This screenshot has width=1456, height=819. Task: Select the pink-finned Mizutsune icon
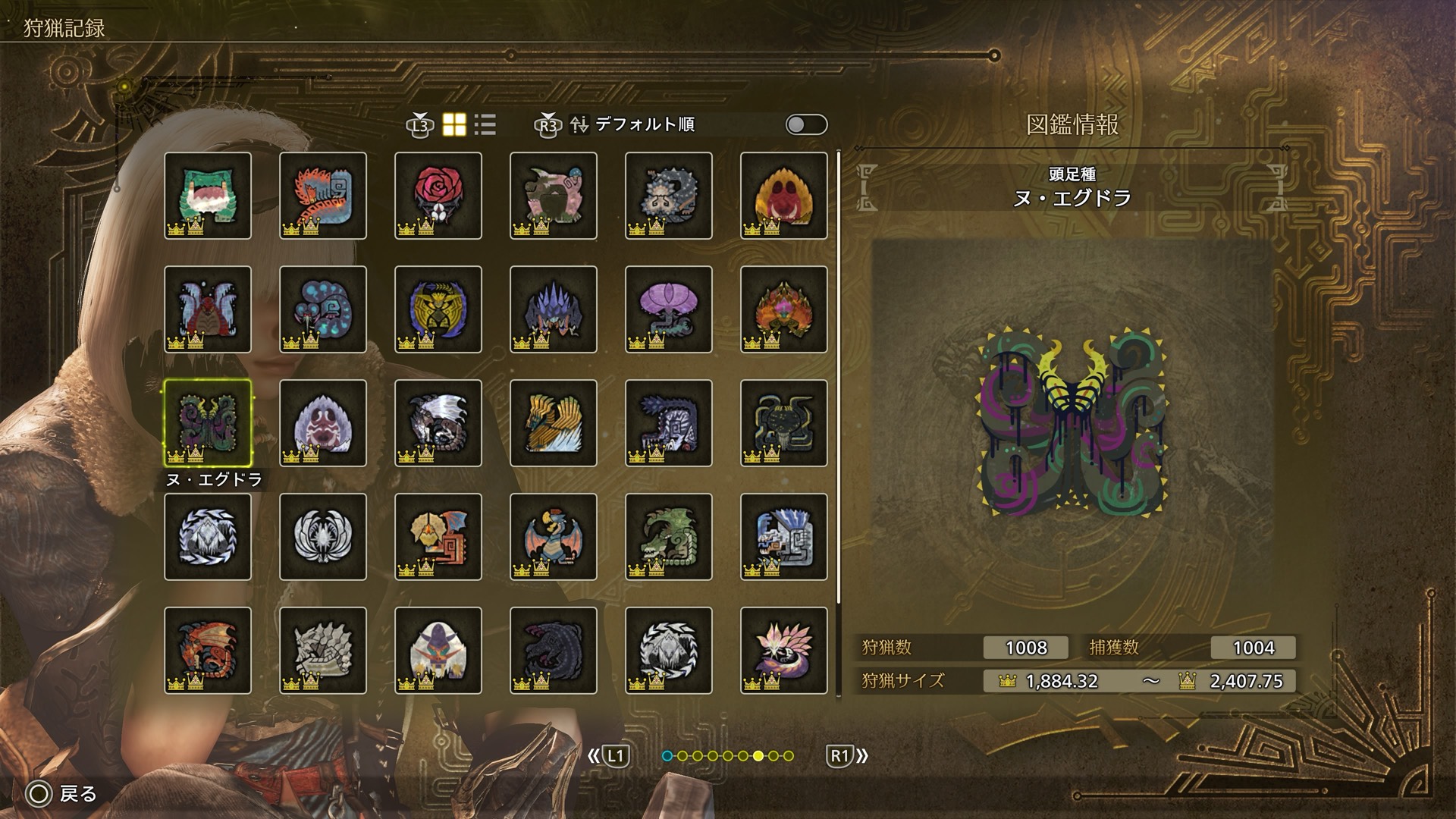784,651
